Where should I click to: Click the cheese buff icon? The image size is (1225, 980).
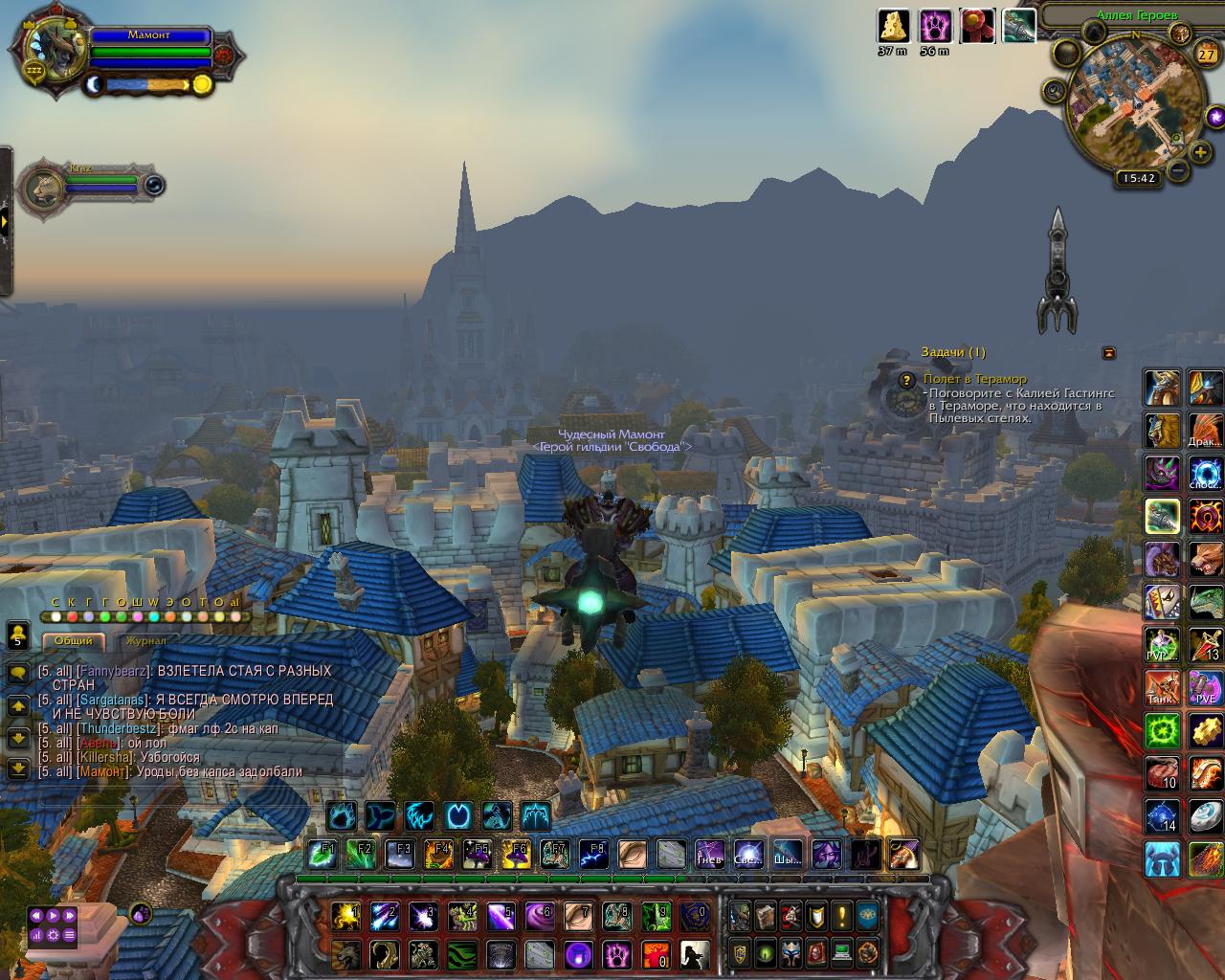(894, 26)
